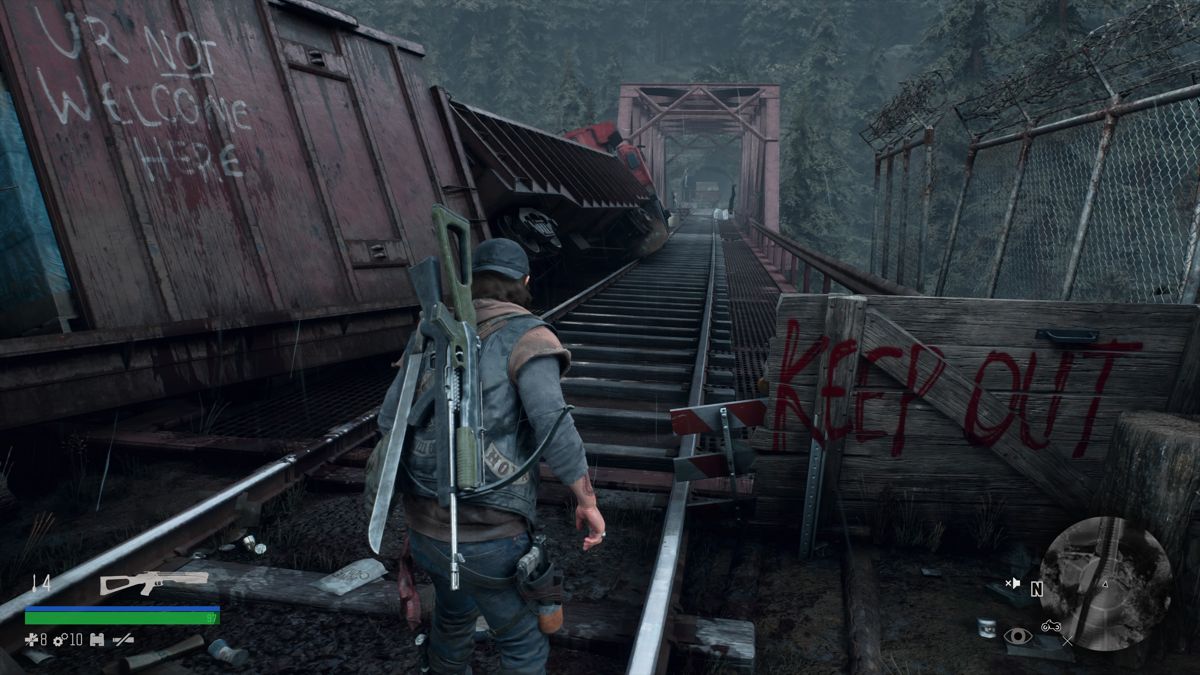Click the eye visibility indicator
The height and width of the screenshot is (675, 1200).
click(x=1018, y=636)
